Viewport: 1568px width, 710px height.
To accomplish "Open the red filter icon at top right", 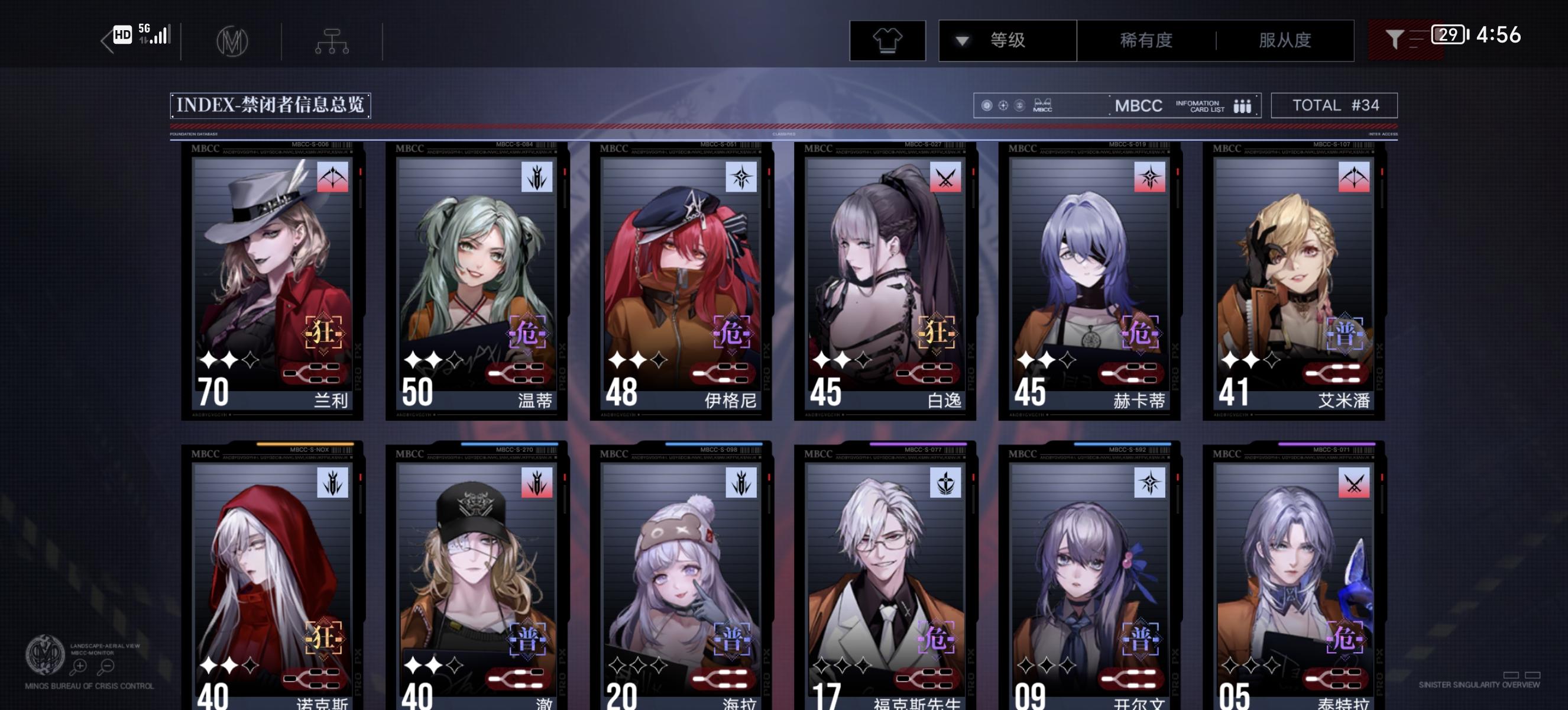I will (1396, 38).
